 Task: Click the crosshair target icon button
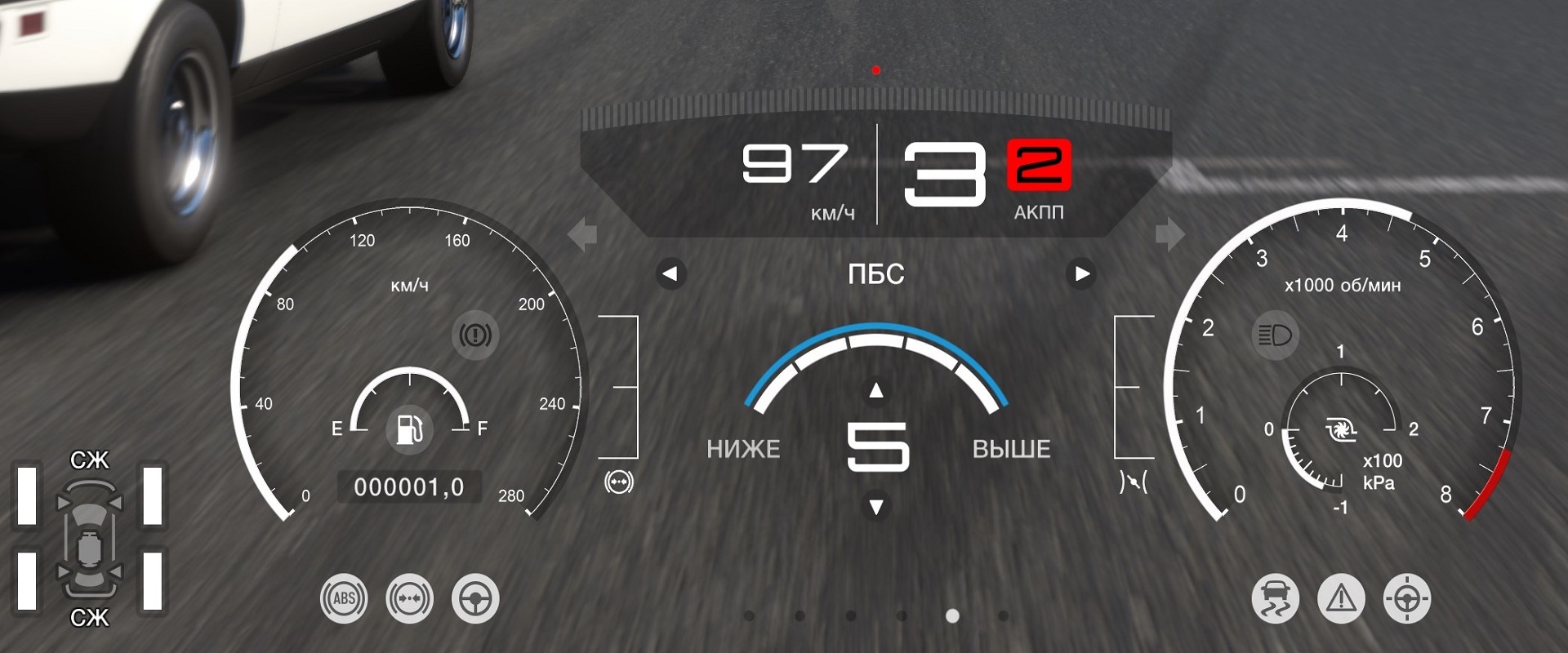[1407, 598]
